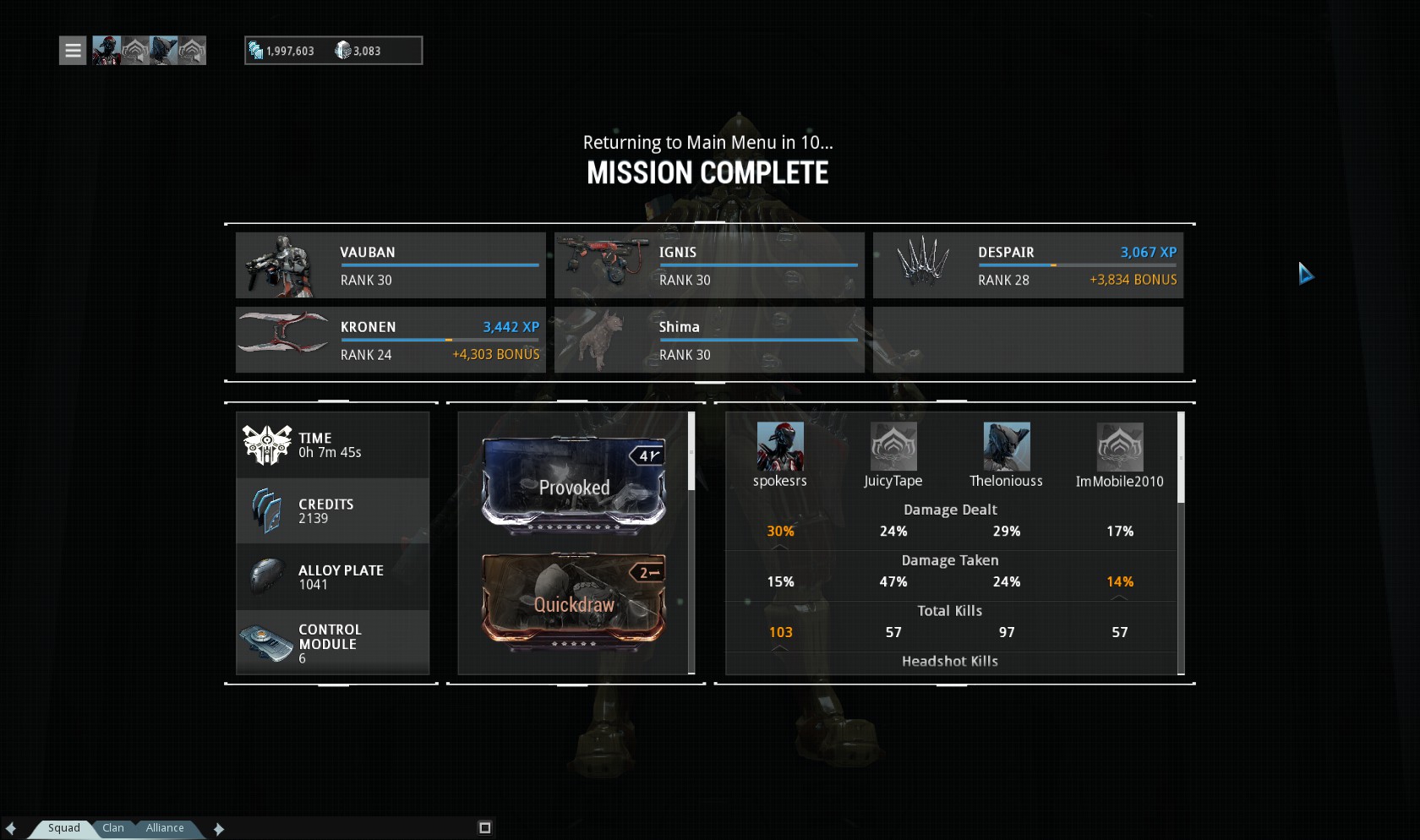
Task: Click the credits and platinum balance box
Action: click(x=333, y=51)
